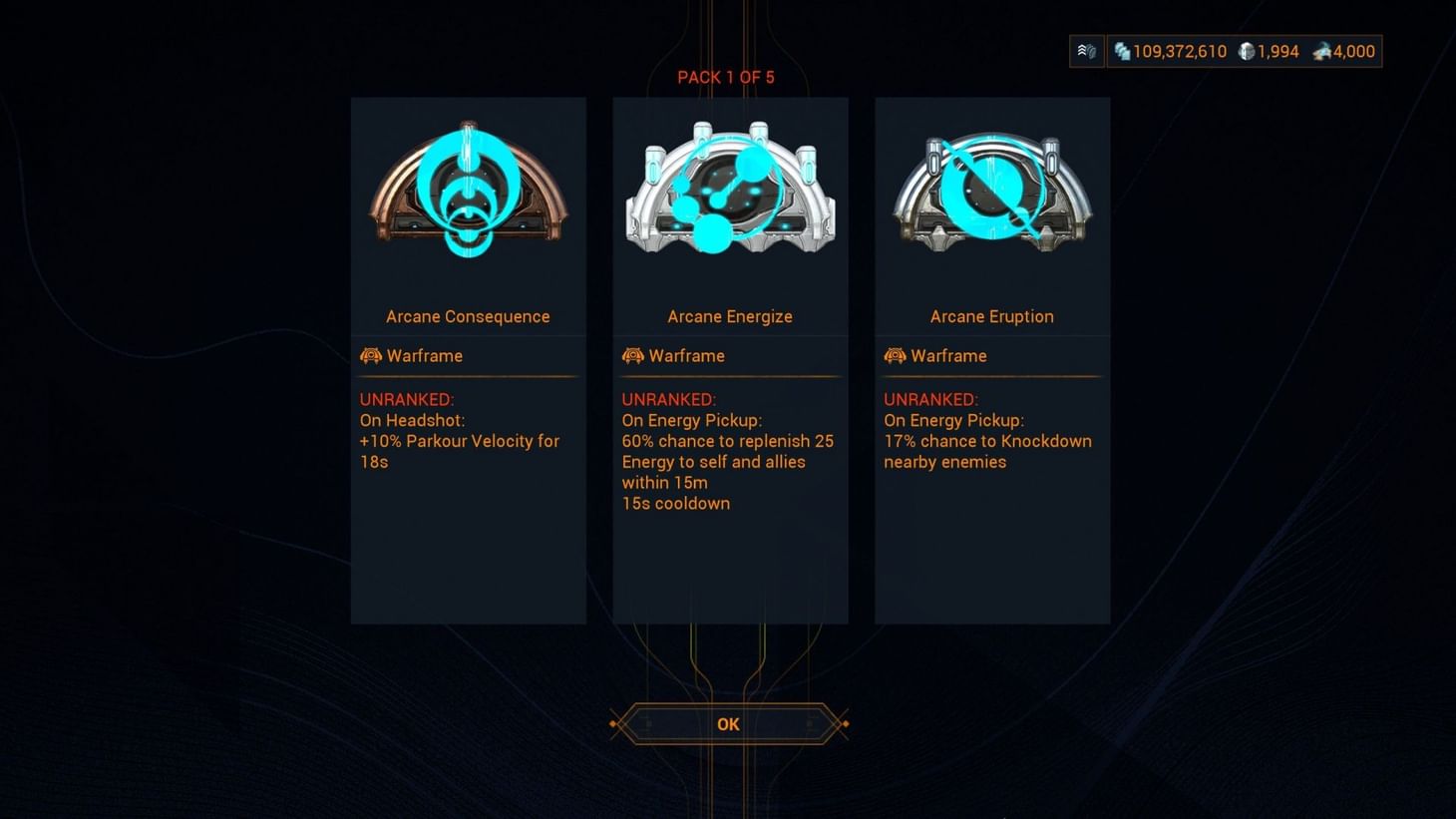Click the PACK 1 OF 5 header
The width and height of the screenshot is (1456, 819).
coord(726,77)
